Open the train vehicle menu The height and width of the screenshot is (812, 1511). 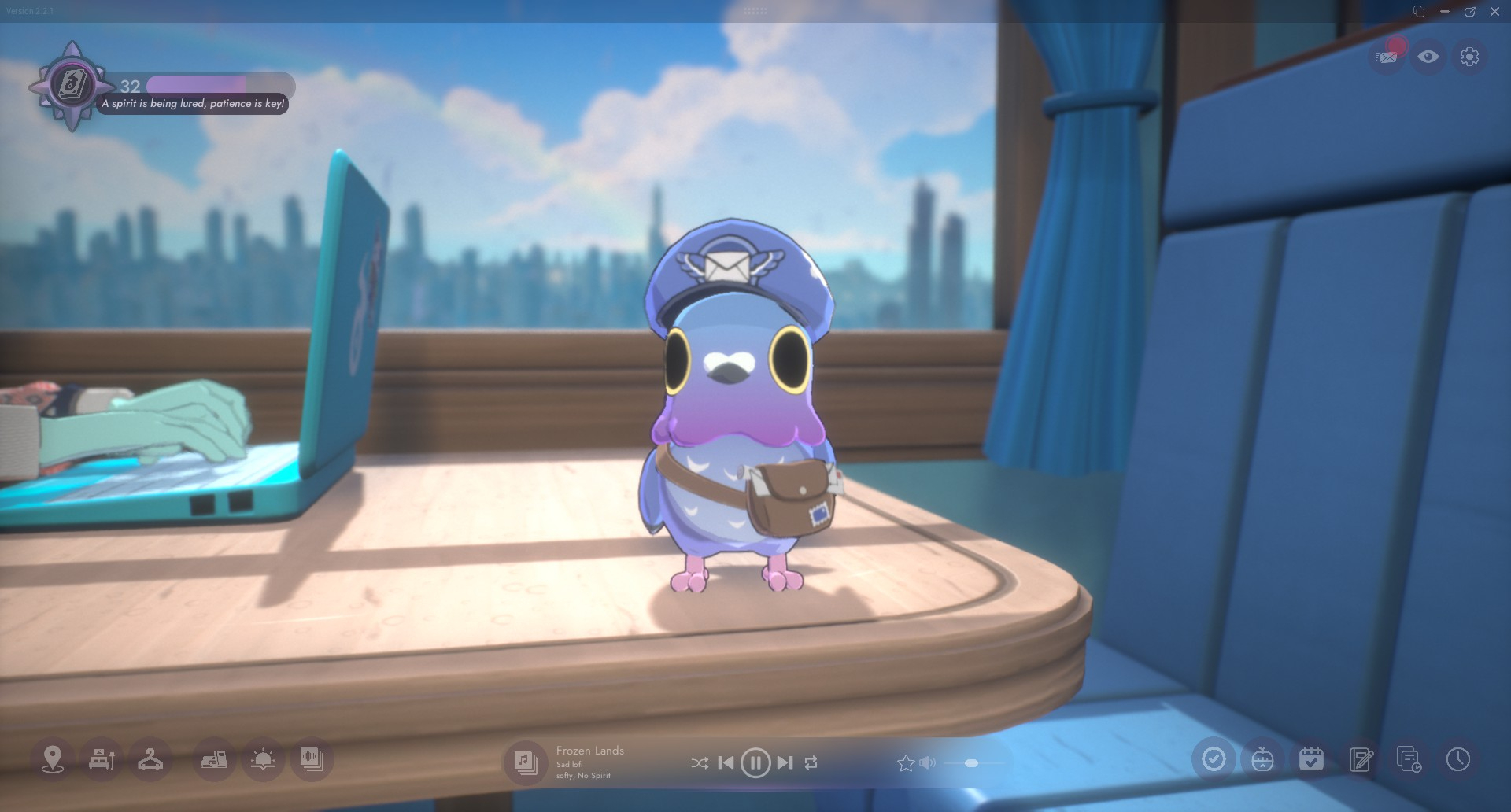[214, 759]
